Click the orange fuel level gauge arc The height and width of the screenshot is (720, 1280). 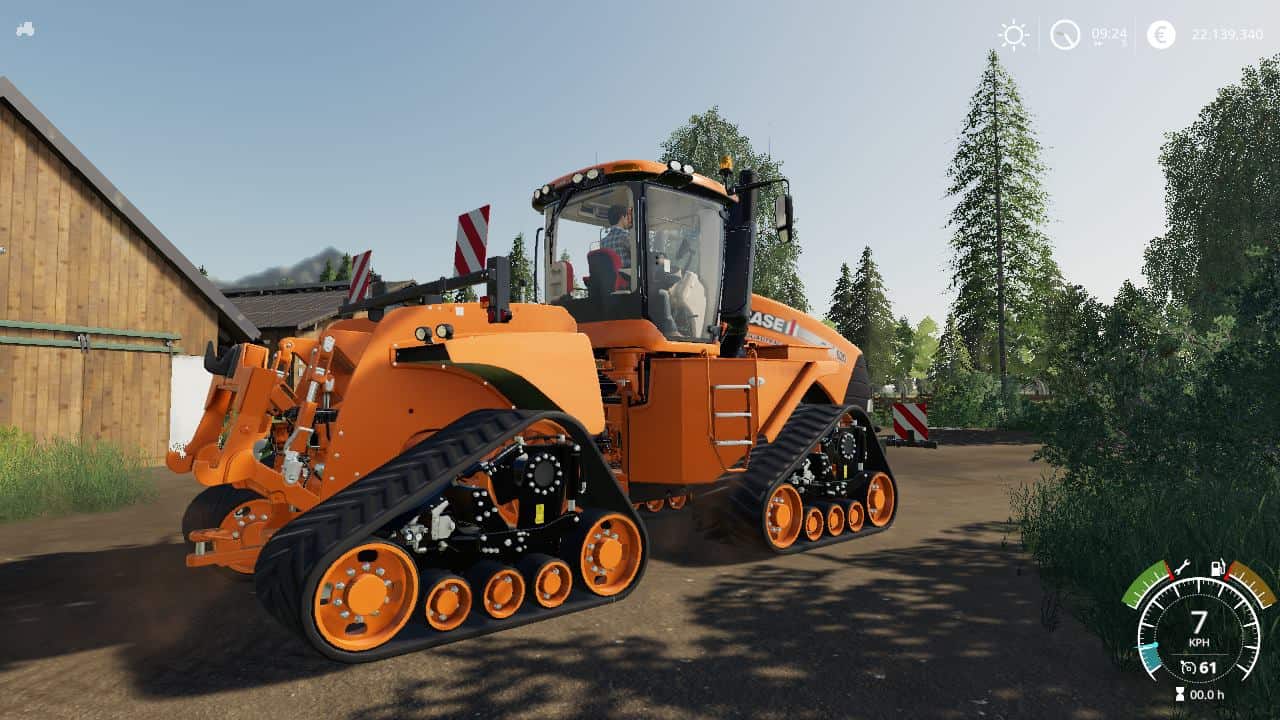(1251, 585)
